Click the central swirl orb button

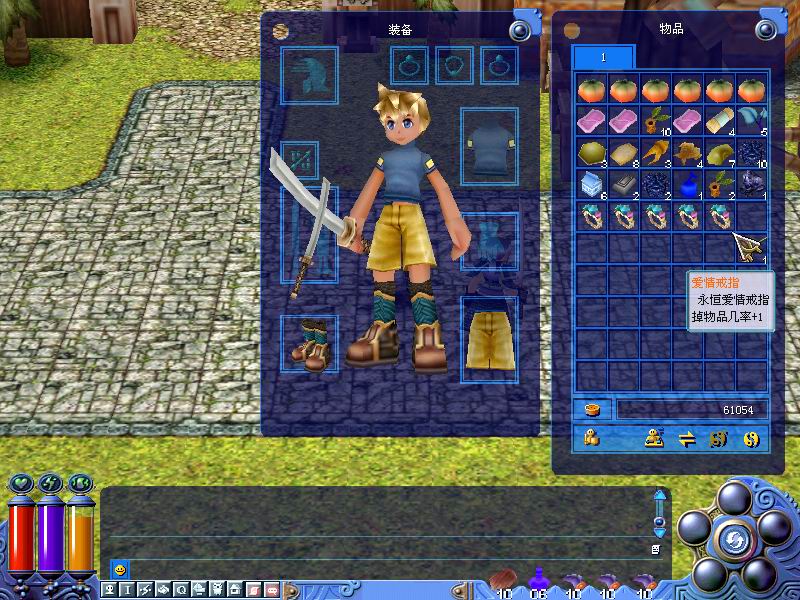(732, 540)
